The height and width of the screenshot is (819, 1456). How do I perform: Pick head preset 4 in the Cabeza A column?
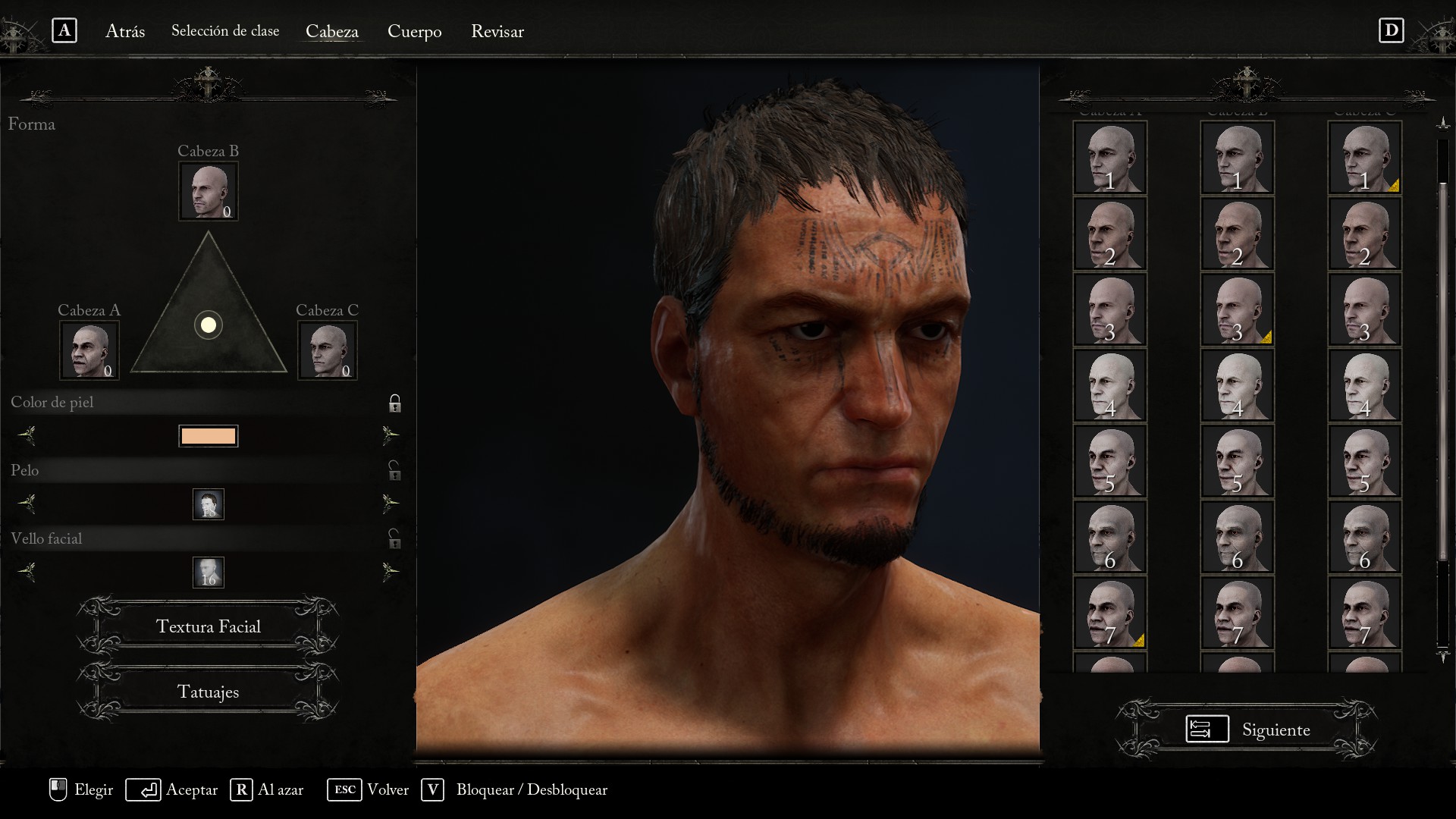pyautogui.click(x=1110, y=385)
